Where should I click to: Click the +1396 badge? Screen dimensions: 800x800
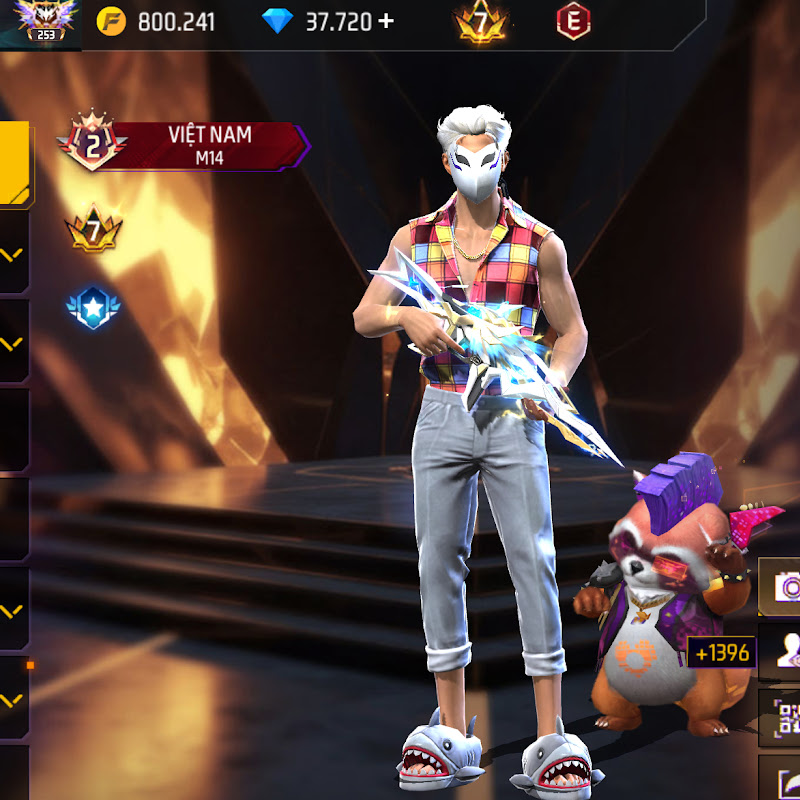(x=721, y=654)
